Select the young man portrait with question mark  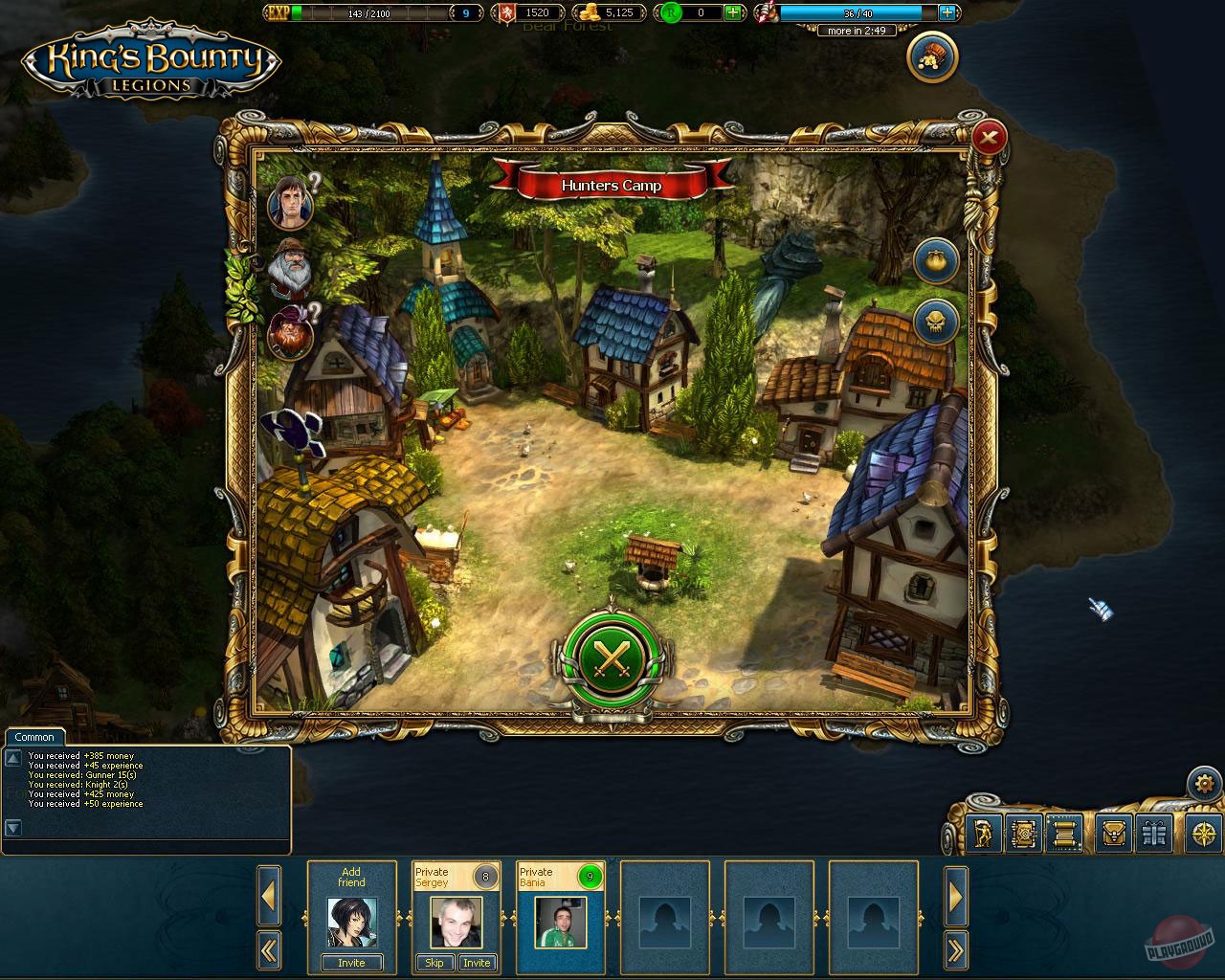290,204
